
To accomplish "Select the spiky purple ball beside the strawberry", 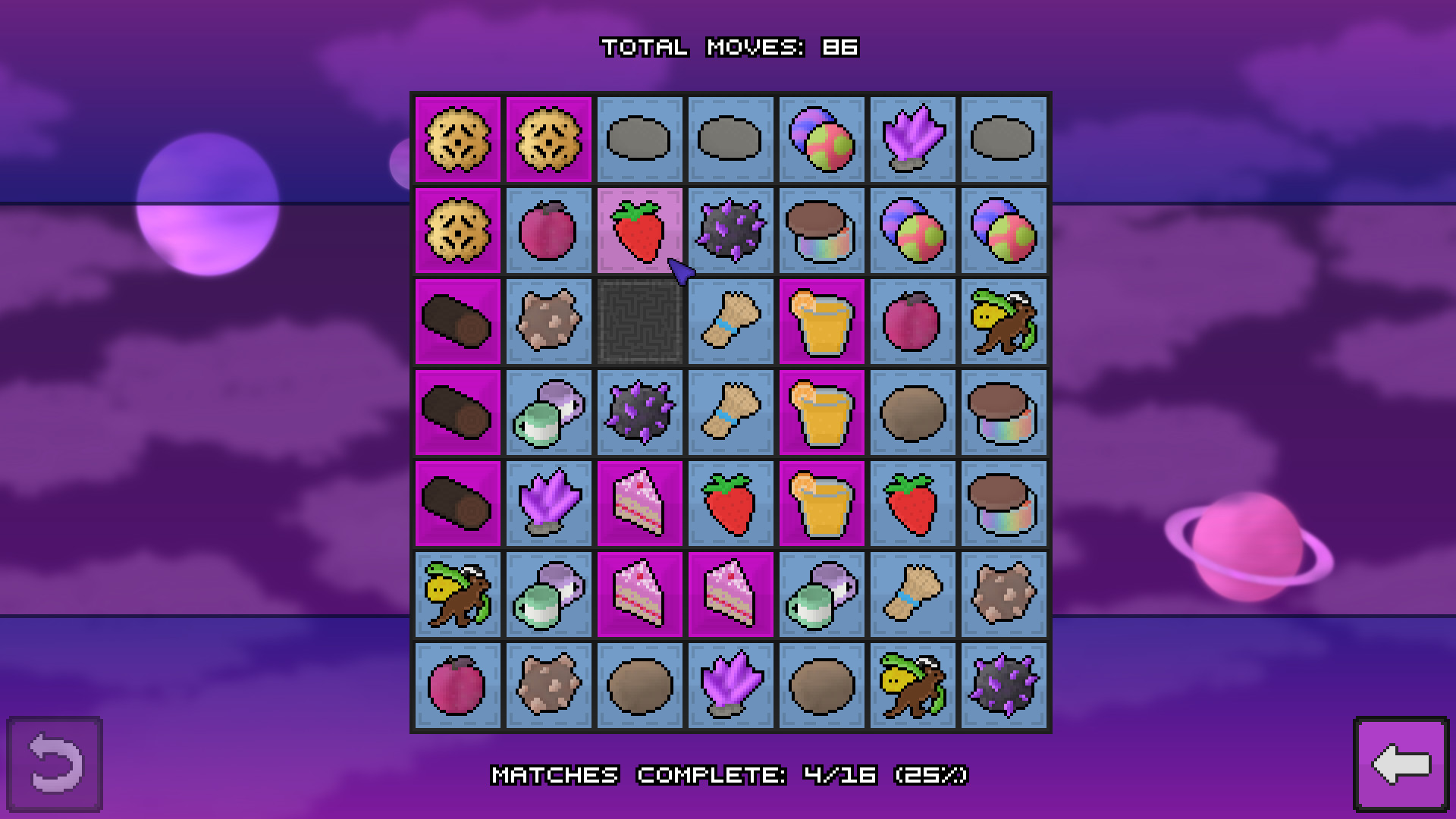I will coord(730,231).
